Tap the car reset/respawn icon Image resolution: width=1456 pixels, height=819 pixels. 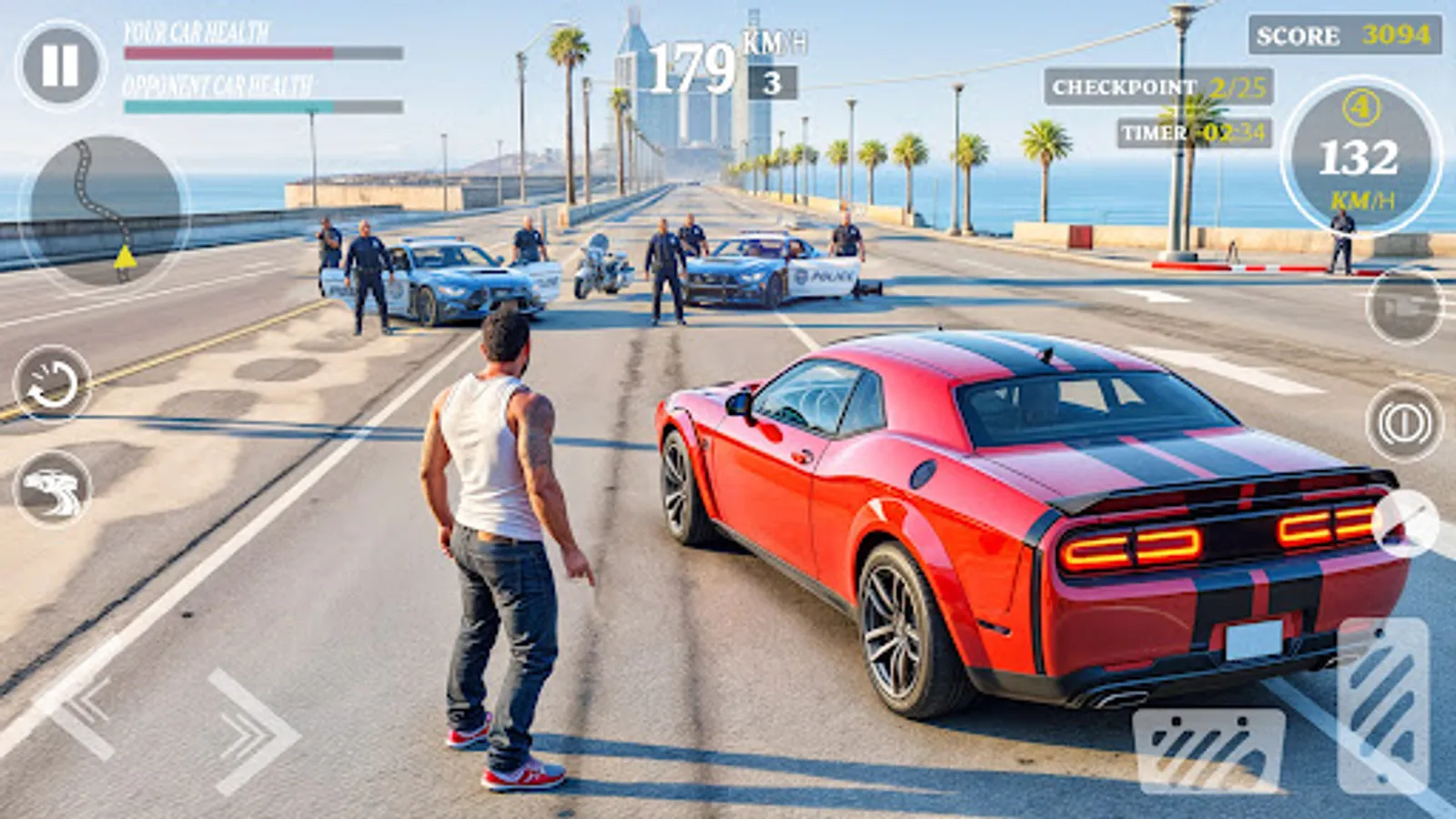pyautogui.click(x=50, y=391)
